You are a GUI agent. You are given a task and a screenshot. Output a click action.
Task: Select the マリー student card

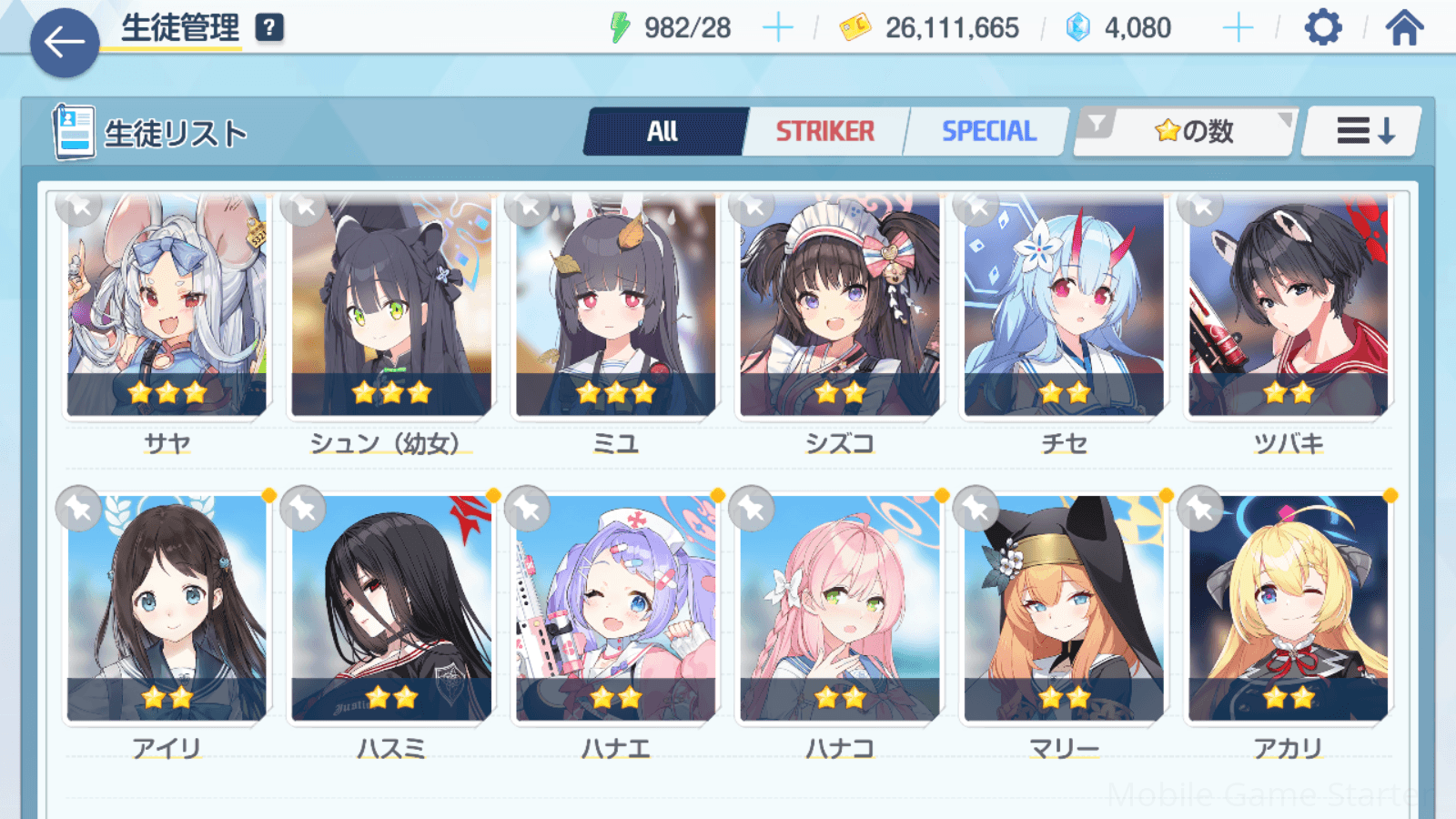click(x=1064, y=608)
